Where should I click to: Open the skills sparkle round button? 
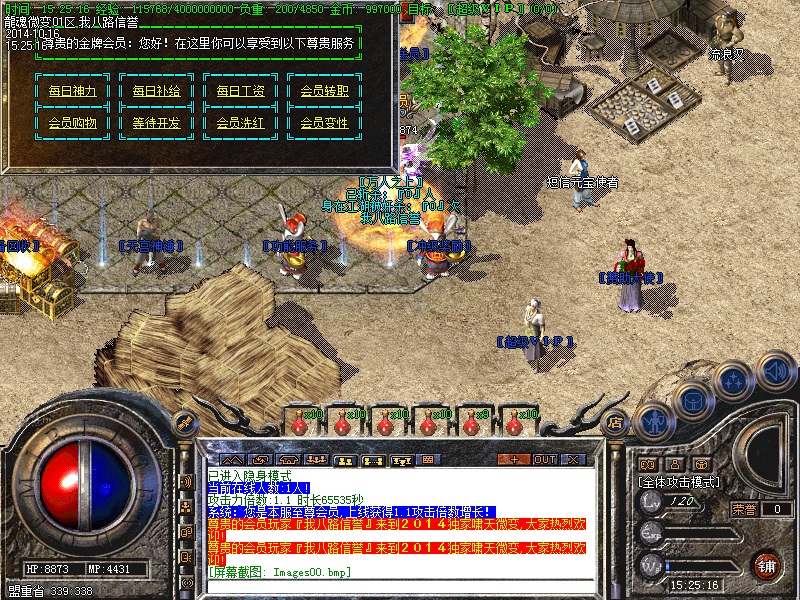[x=734, y=382]
